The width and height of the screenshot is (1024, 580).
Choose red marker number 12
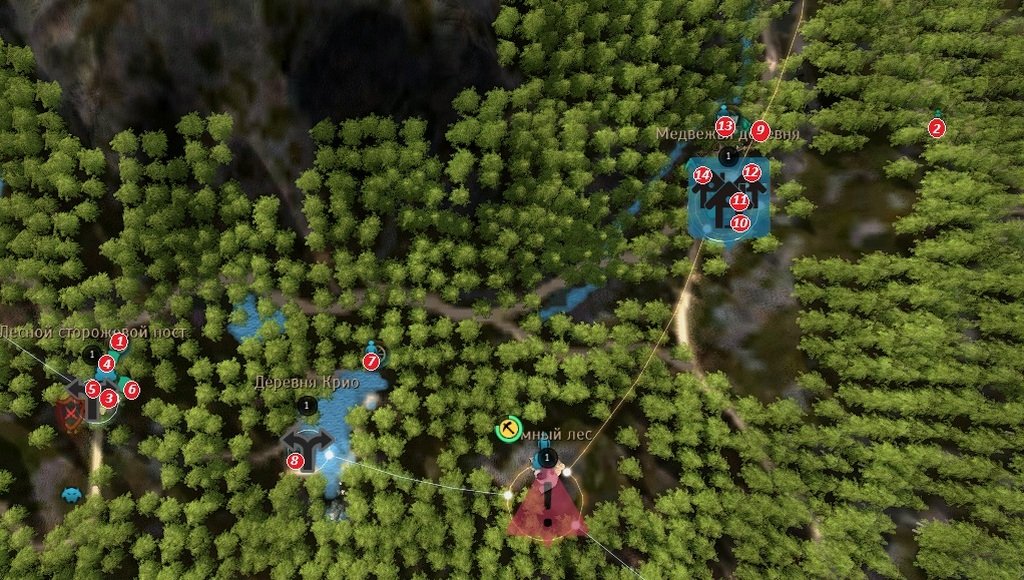coord(752,173)
